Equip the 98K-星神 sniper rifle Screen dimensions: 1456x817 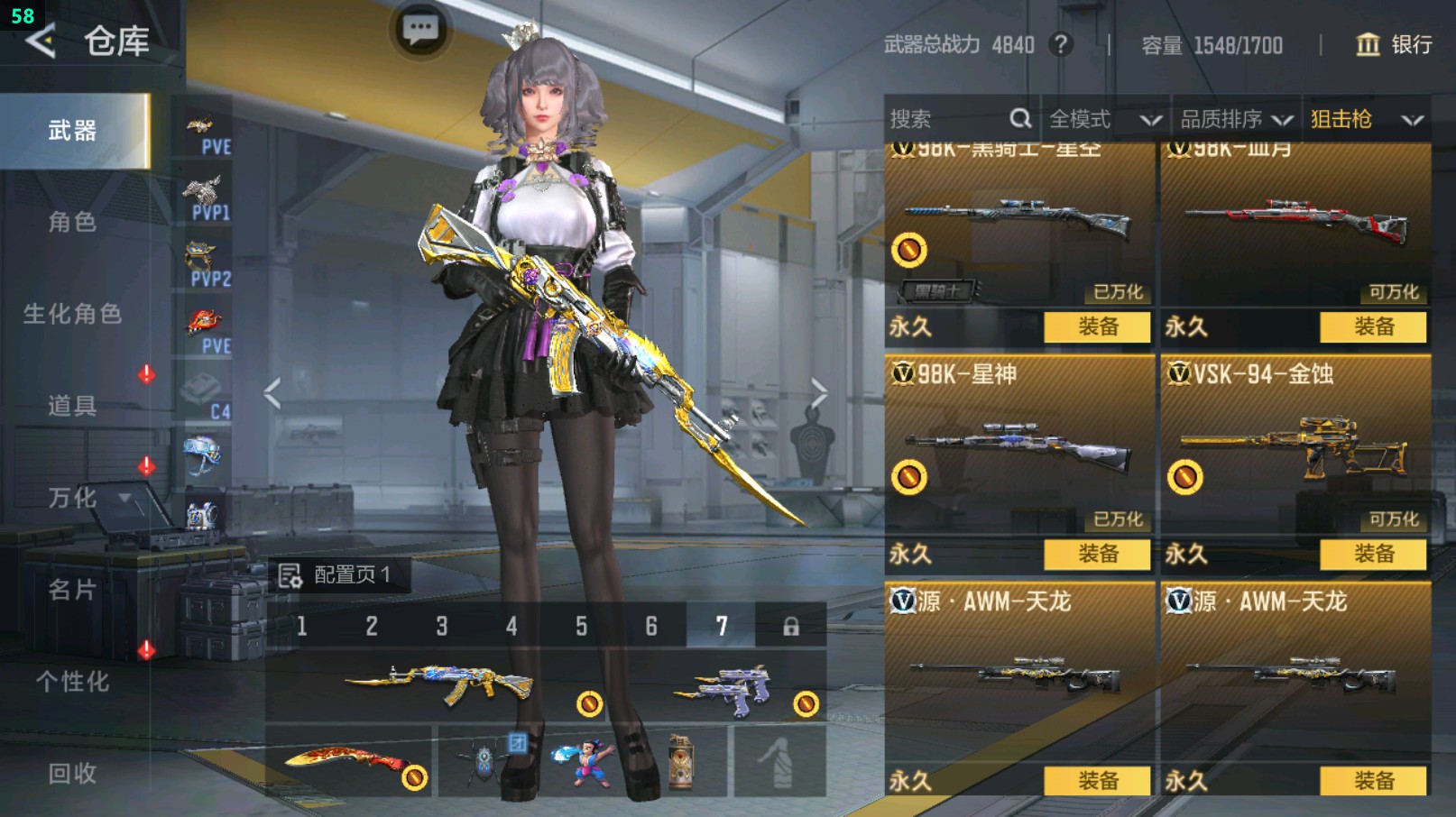1097,554
